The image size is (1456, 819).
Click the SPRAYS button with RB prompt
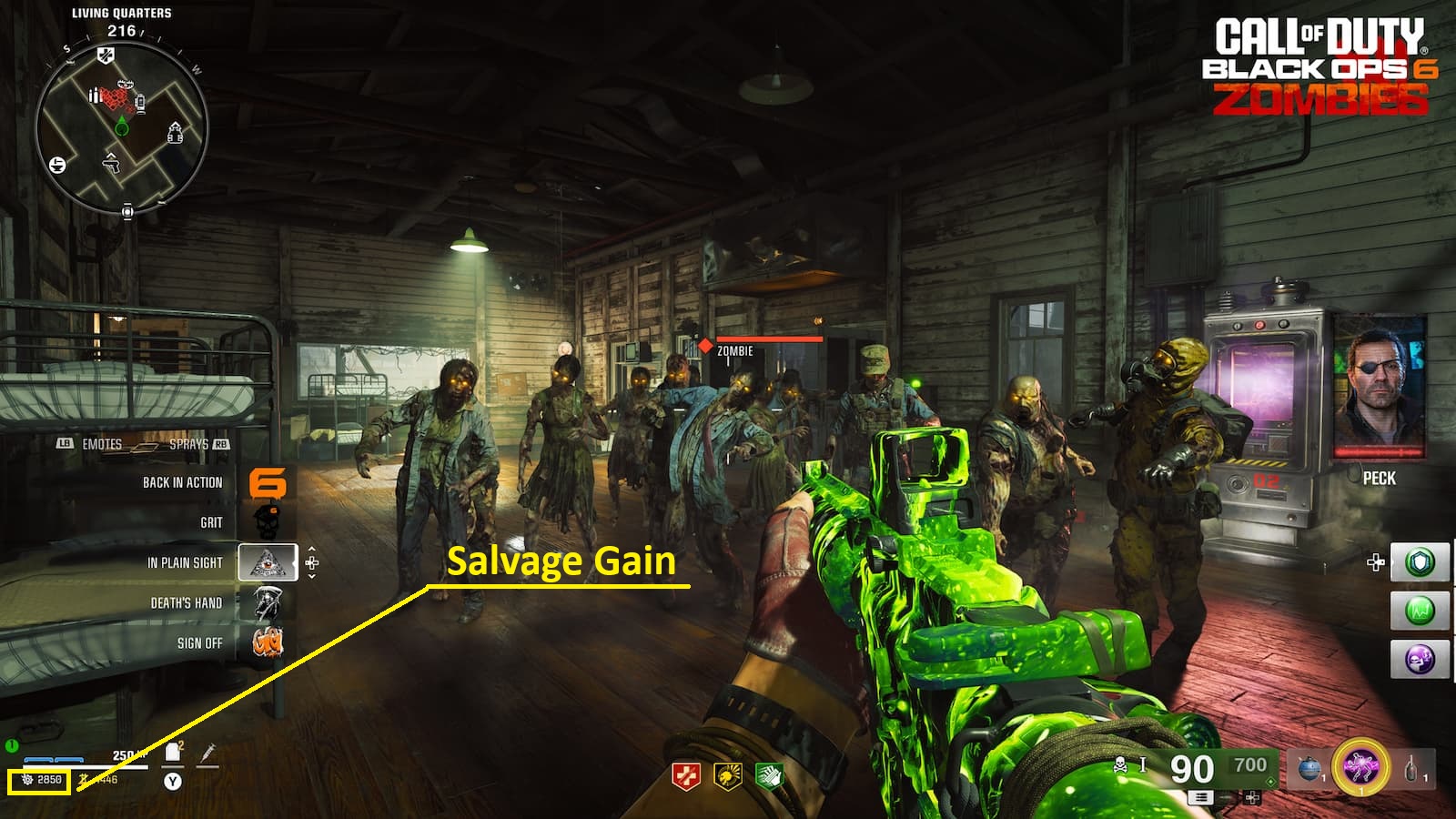point(191,444)
